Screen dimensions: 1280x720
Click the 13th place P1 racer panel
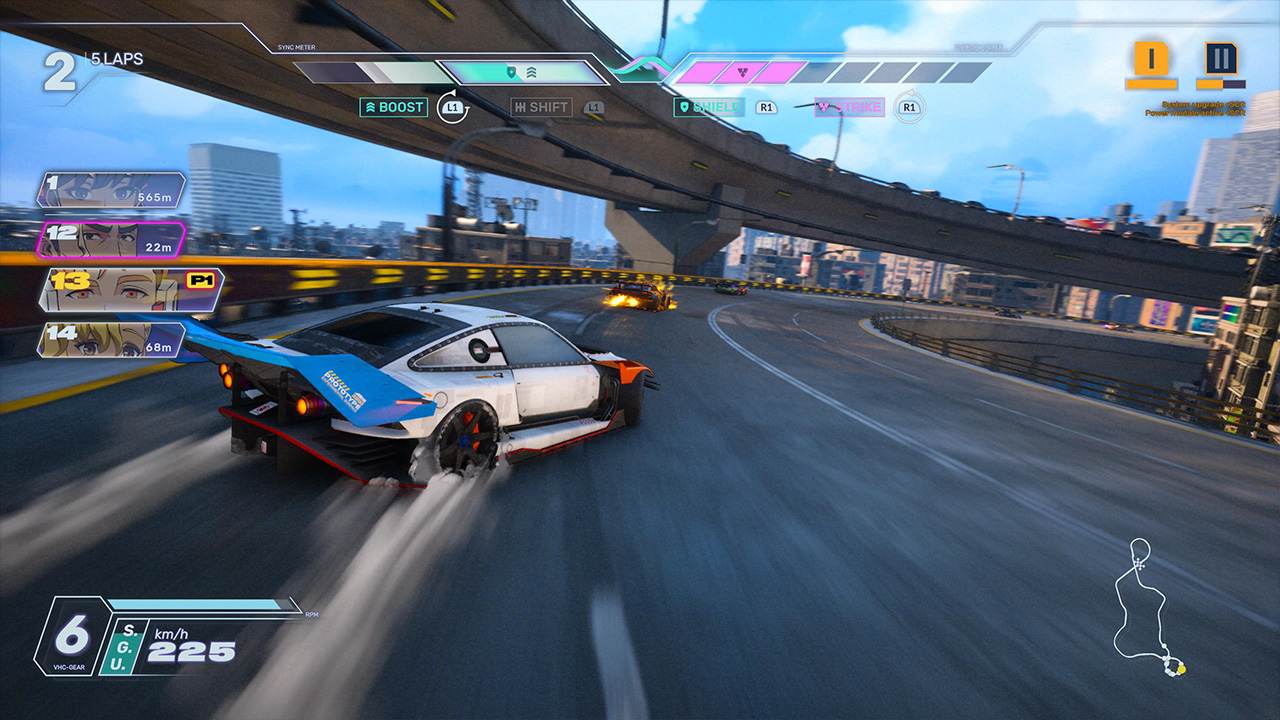pyautogui.click(x=130, y=289)
